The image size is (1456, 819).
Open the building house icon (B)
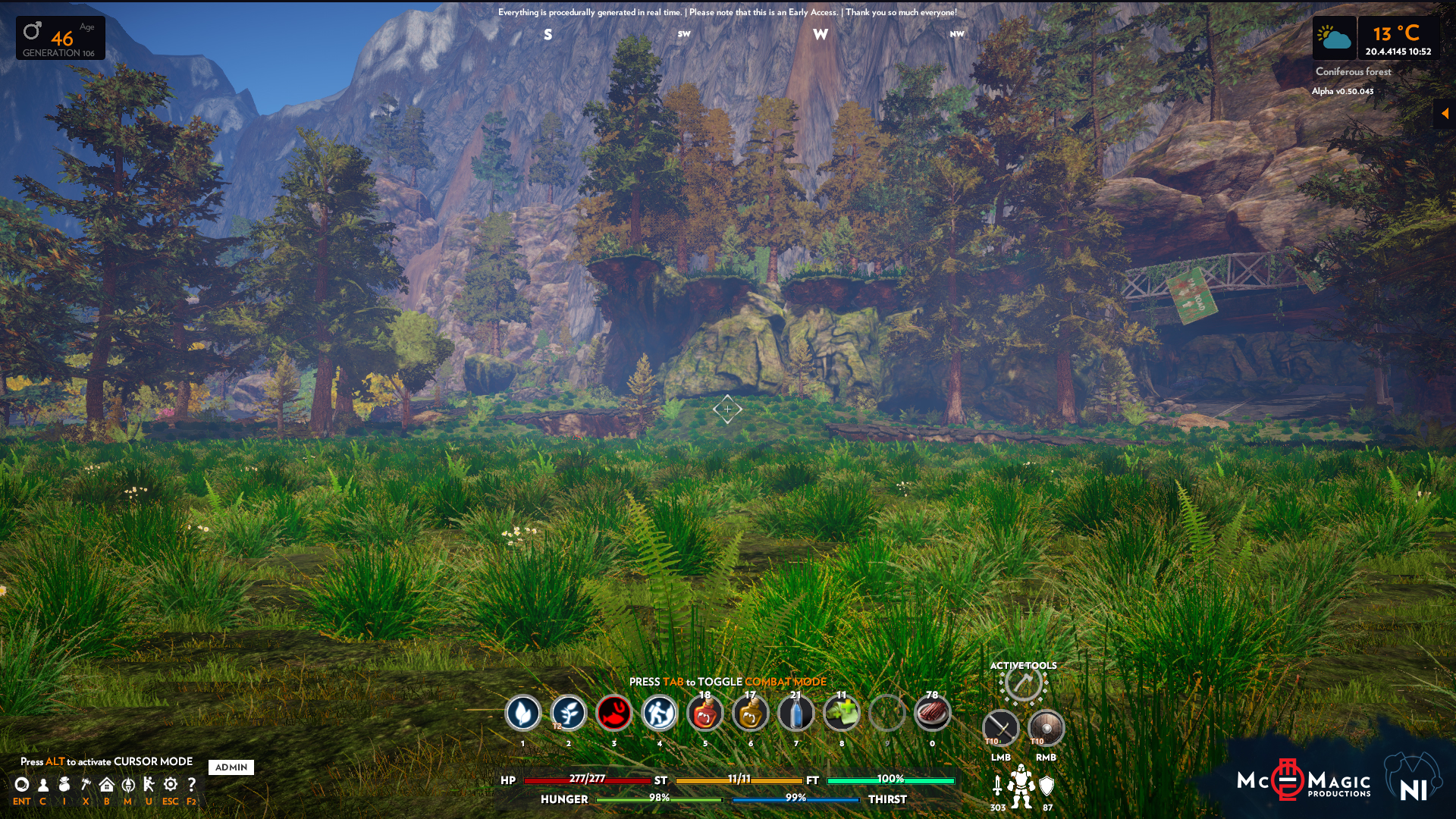point(106,785)
